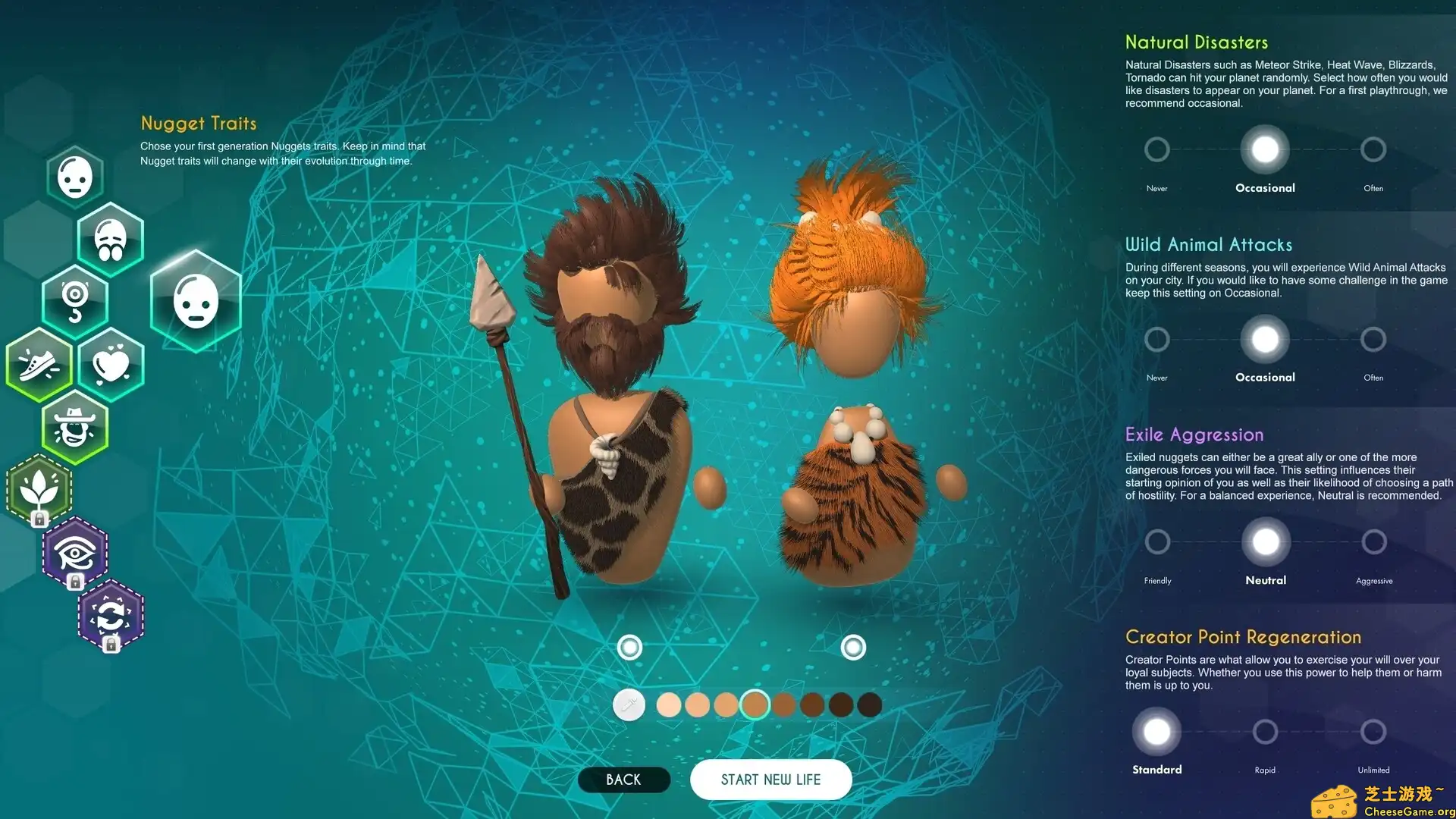Select the hat face trait icon
This screenshot has width=1456, height=819.
[x=75, y=428]
